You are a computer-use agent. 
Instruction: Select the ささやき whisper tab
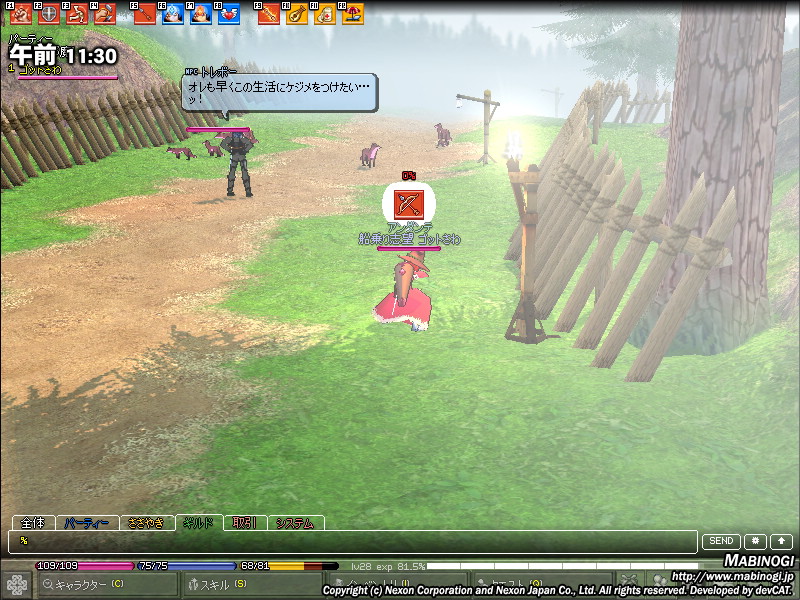146,523
